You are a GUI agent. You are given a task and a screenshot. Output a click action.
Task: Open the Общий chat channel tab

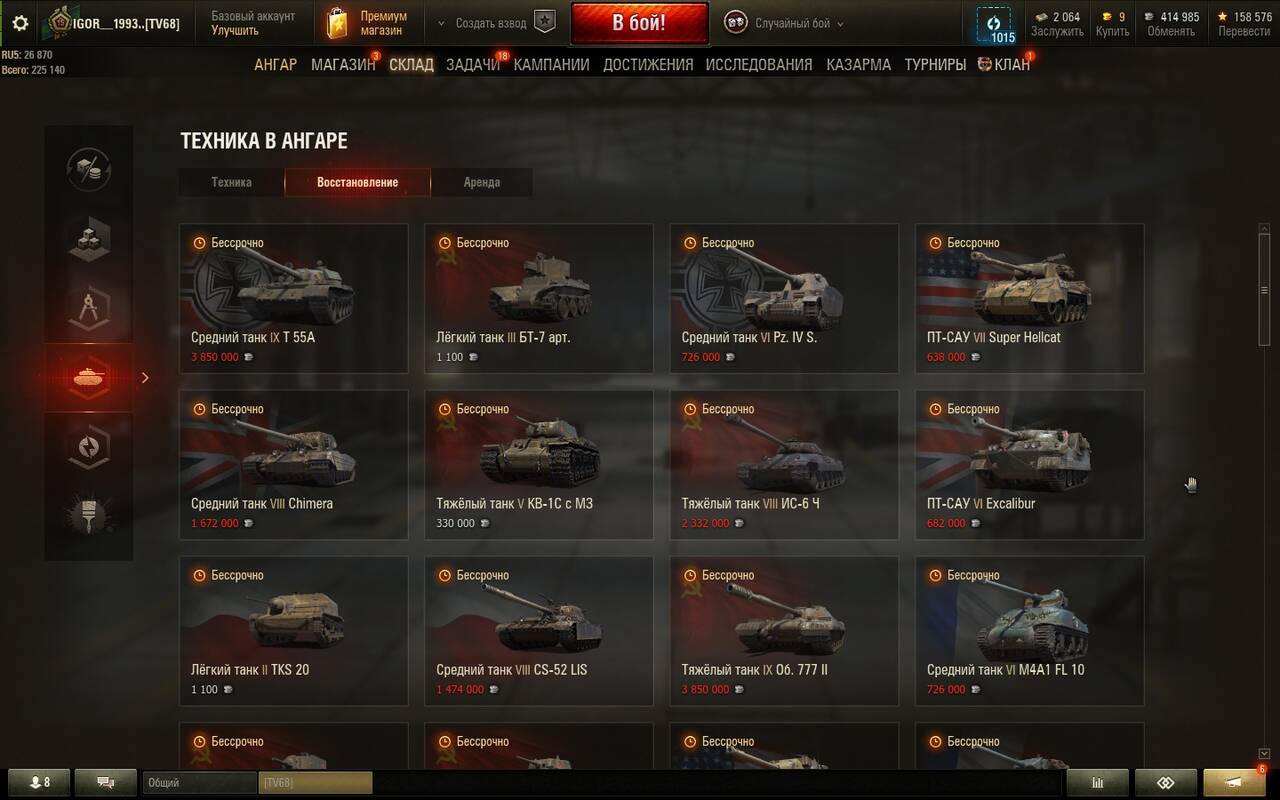[x=199, y=783]
